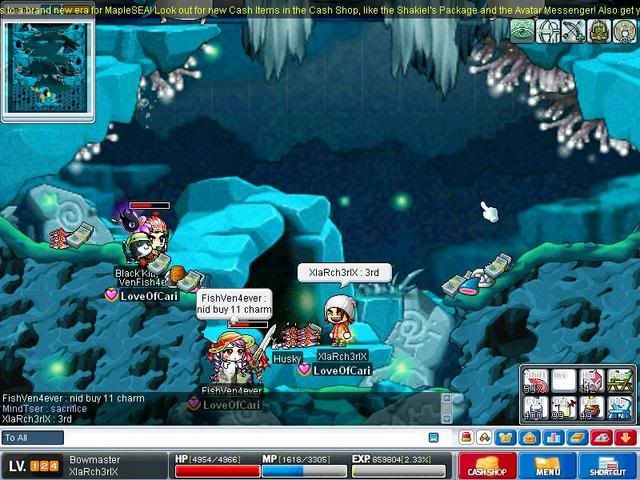
Task: Click the crossed-tools icon button
Action: pos(484,437)
